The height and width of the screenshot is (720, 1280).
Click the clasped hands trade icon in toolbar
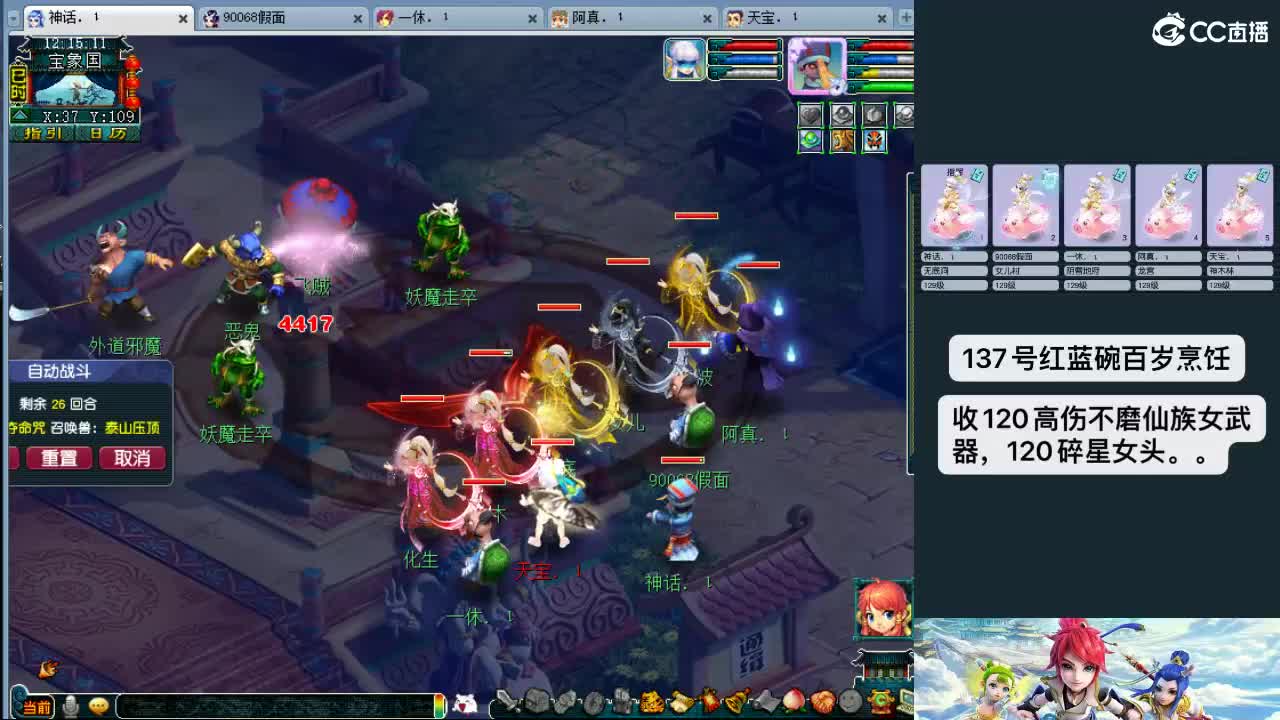tap(824, 703)
